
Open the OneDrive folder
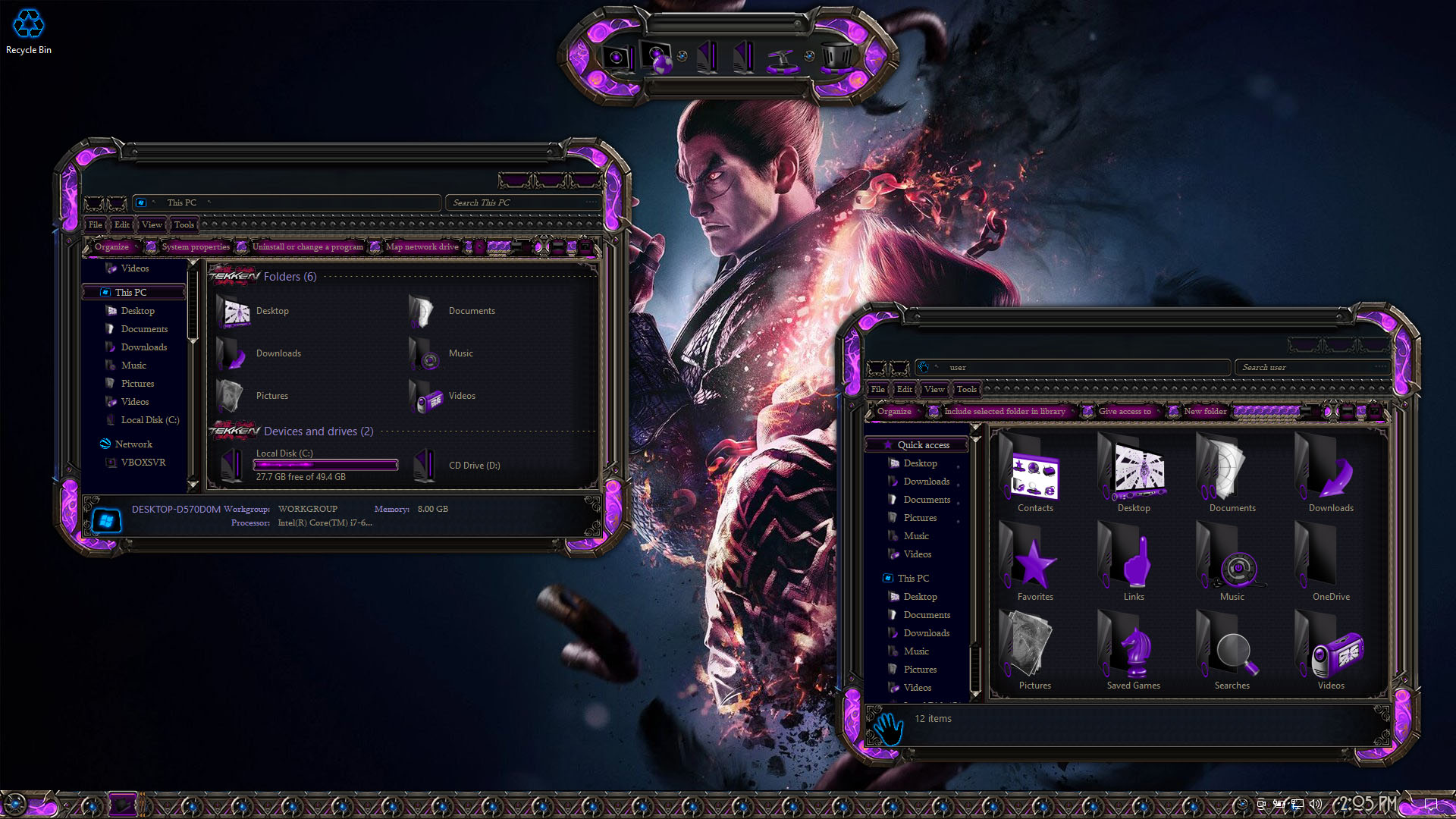tap(1331, 566)
